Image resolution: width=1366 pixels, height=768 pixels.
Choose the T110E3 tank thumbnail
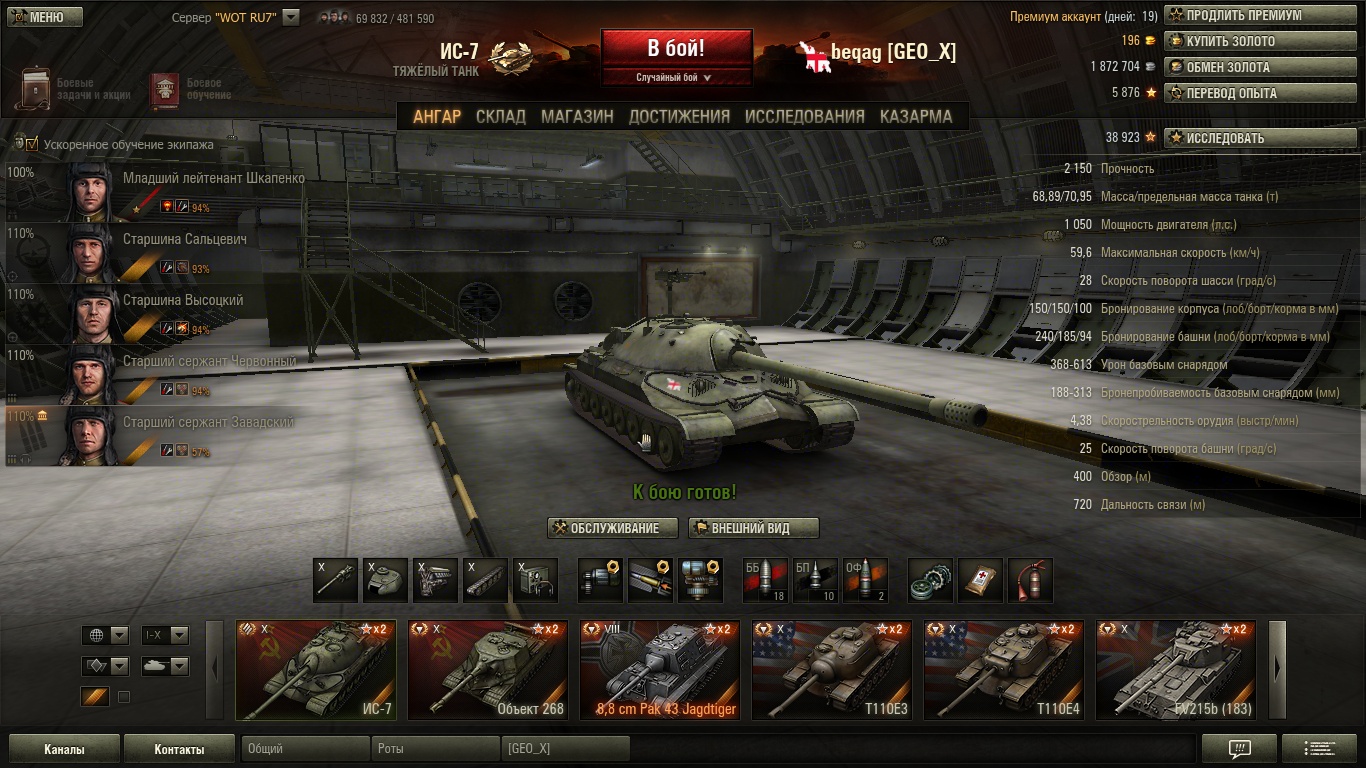pyautogui.click(x=832, y=670)
